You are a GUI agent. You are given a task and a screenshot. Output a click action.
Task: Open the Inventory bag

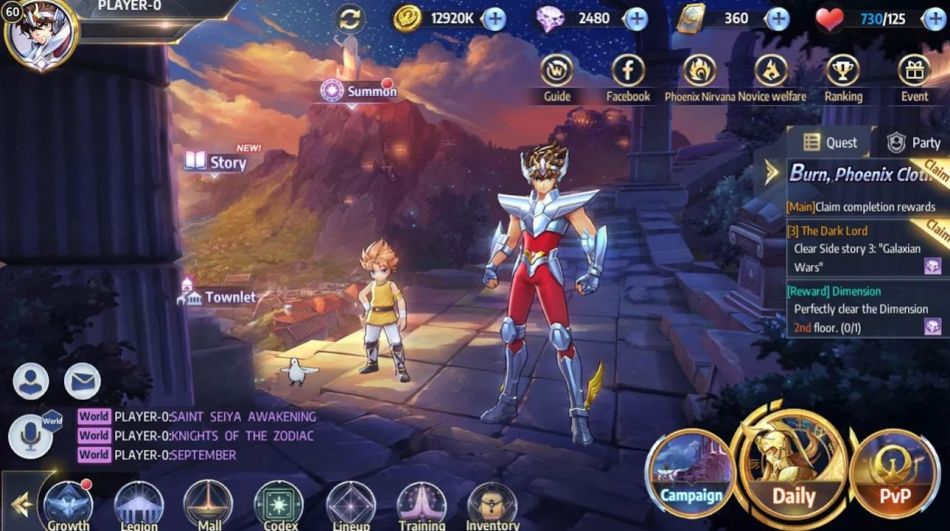tap(492, 506)
